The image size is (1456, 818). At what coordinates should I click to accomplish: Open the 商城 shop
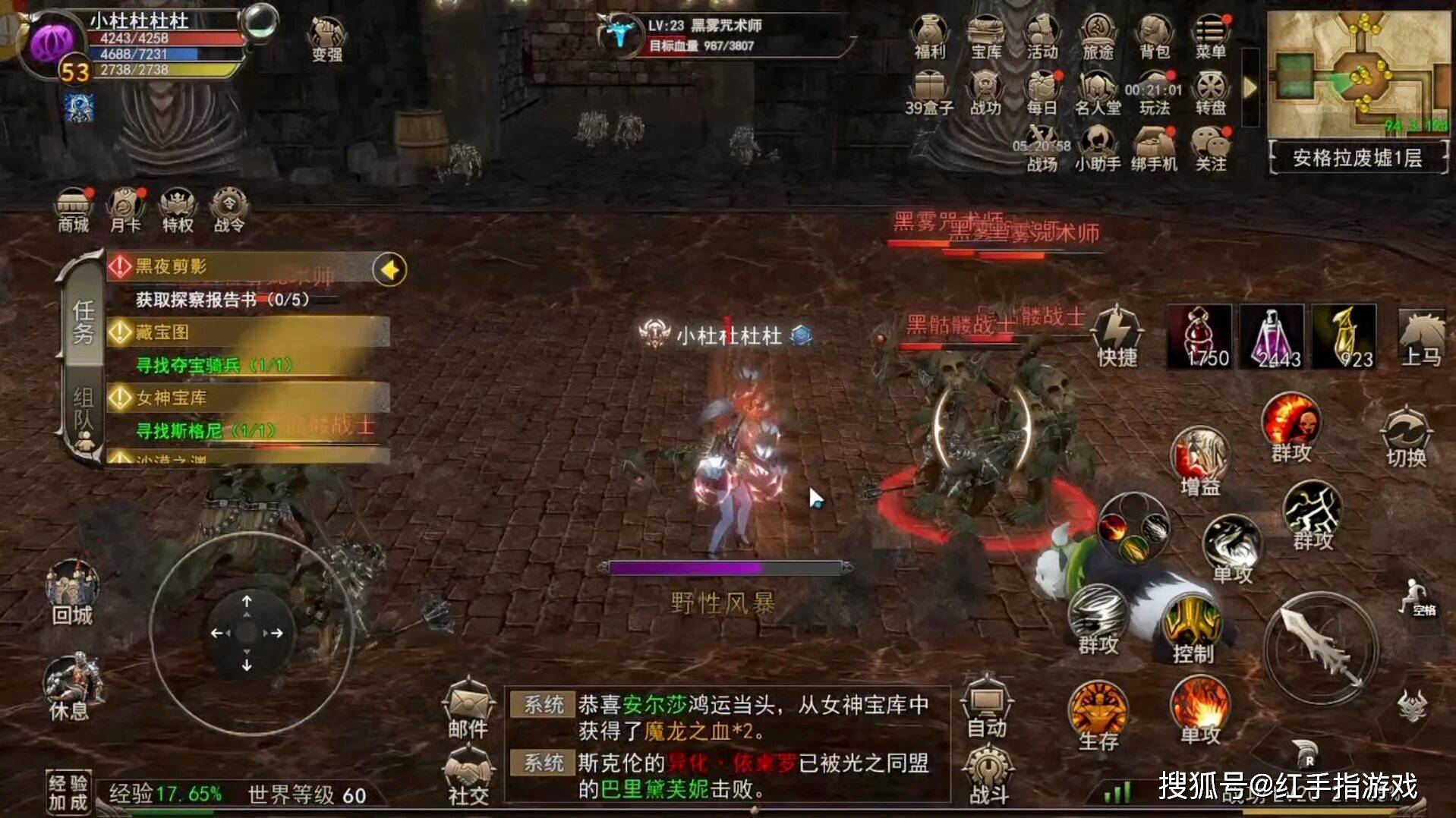coord(74,210)
